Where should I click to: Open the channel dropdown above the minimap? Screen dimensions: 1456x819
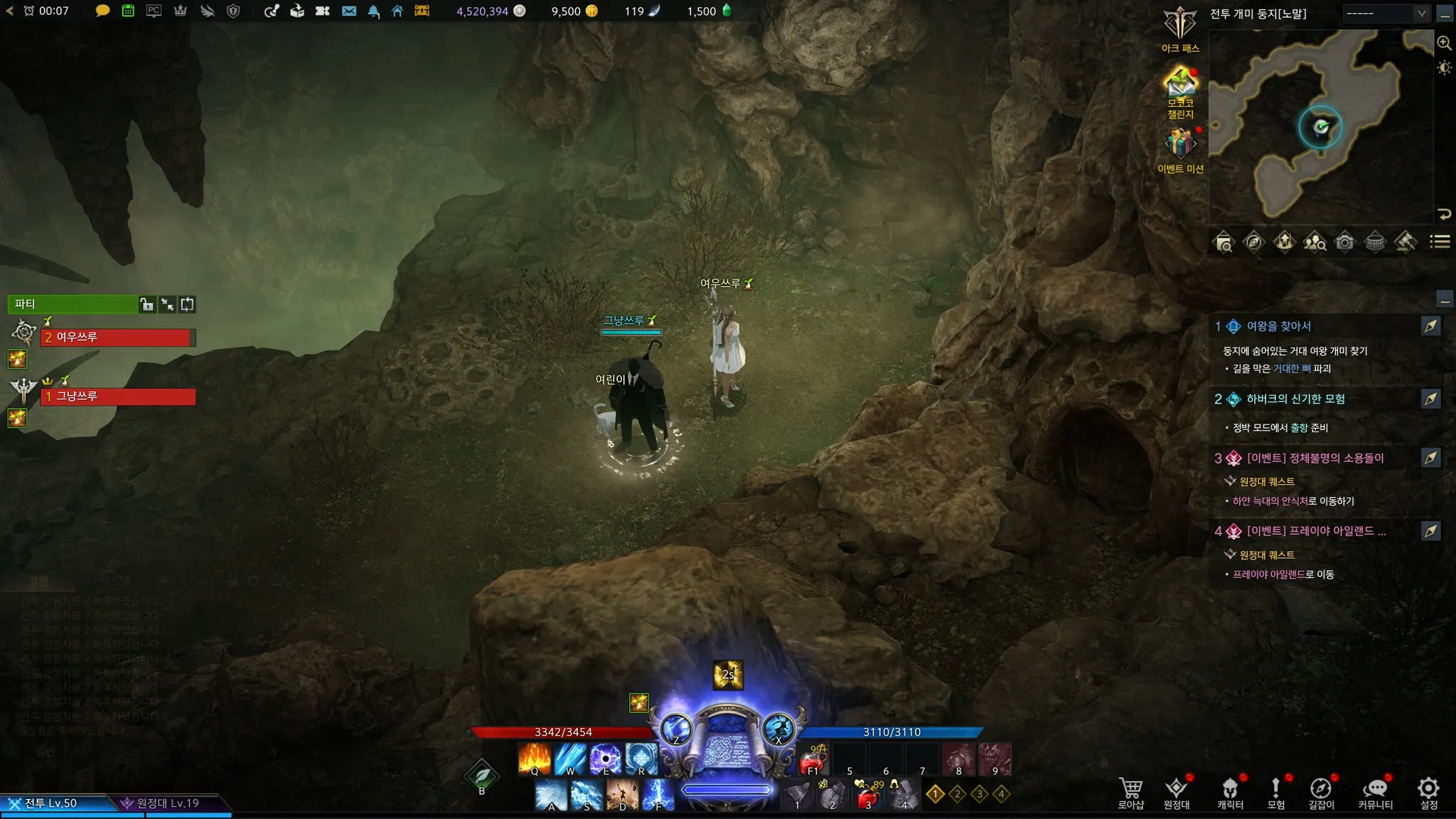tap(1386, 14)
